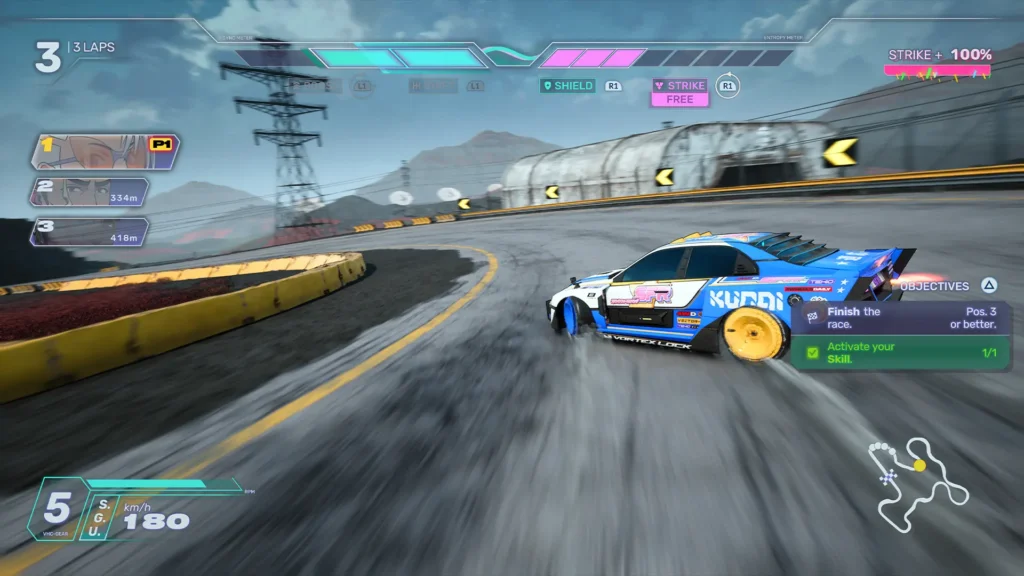This screenshot has height=576, width=1024.
Task: Select the first place P1 racer card
Action: 105,150
